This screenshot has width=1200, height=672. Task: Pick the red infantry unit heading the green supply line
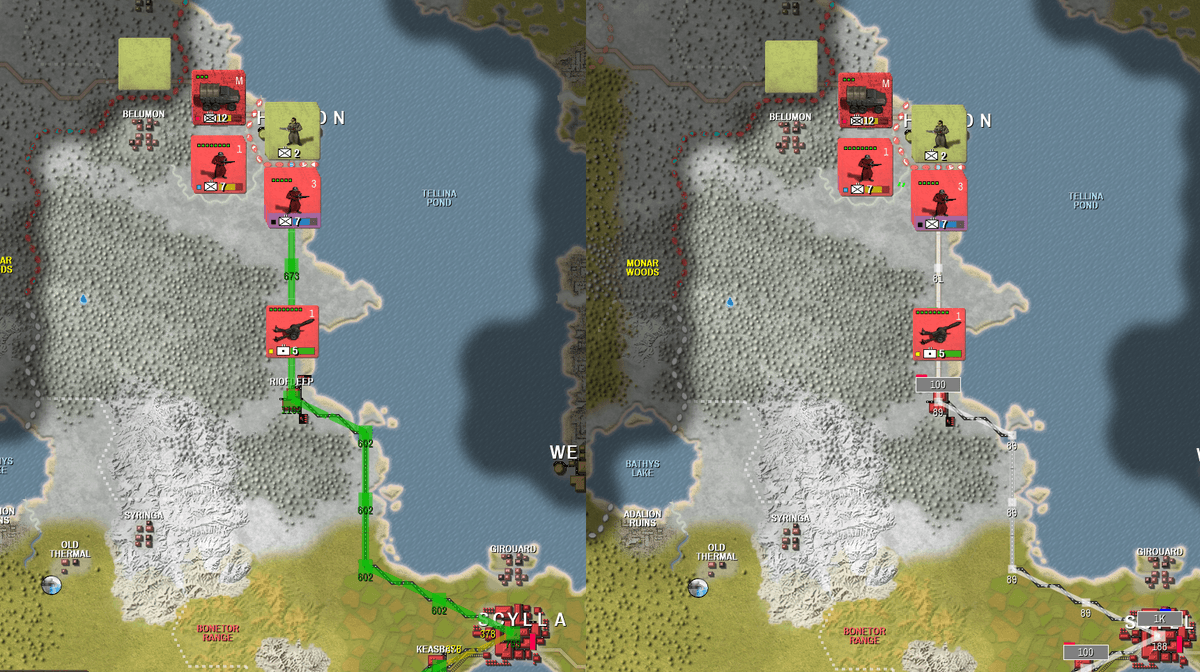pos(291,198)
